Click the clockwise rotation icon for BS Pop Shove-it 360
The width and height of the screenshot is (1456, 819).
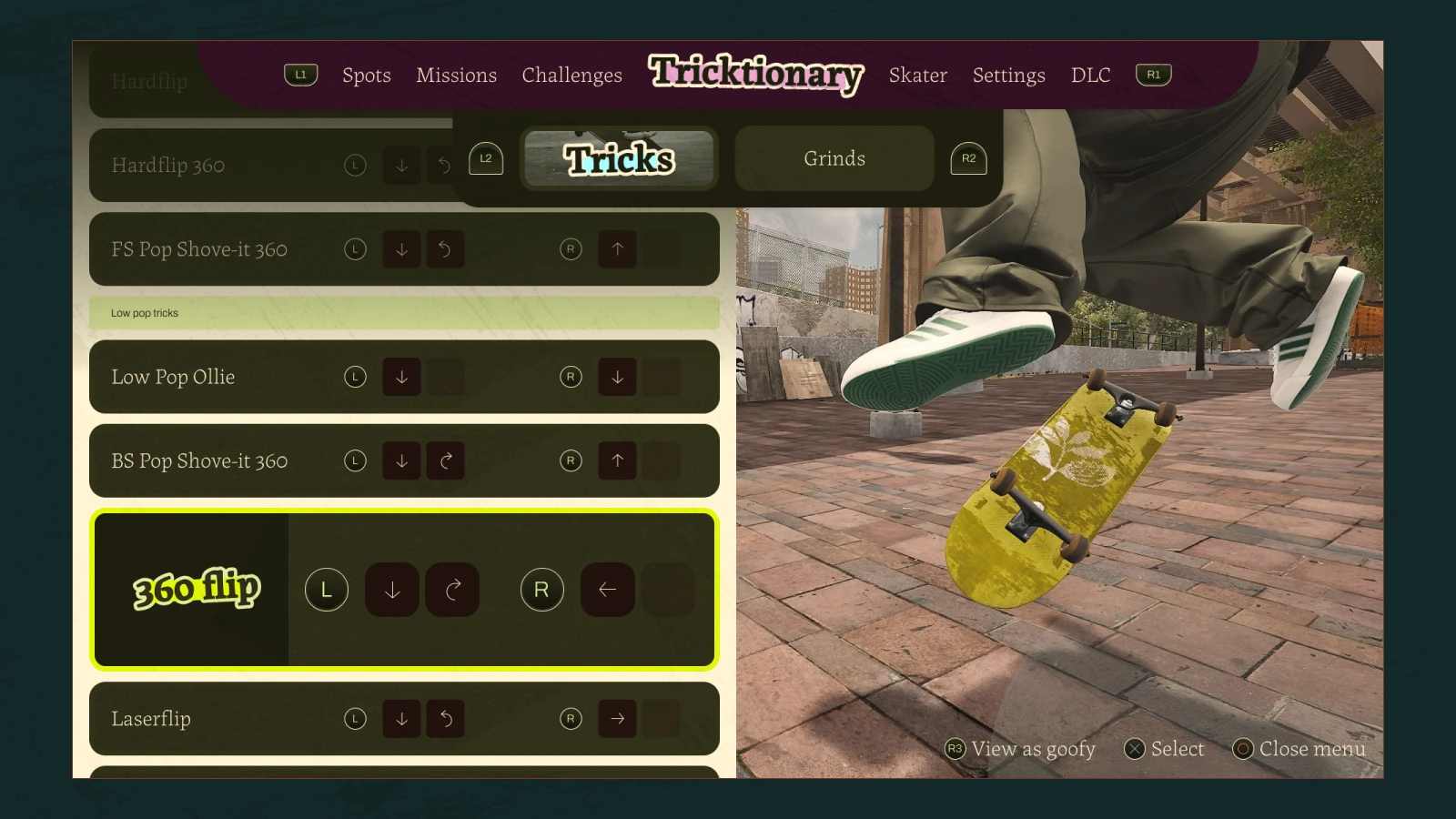tap(445, 460)
